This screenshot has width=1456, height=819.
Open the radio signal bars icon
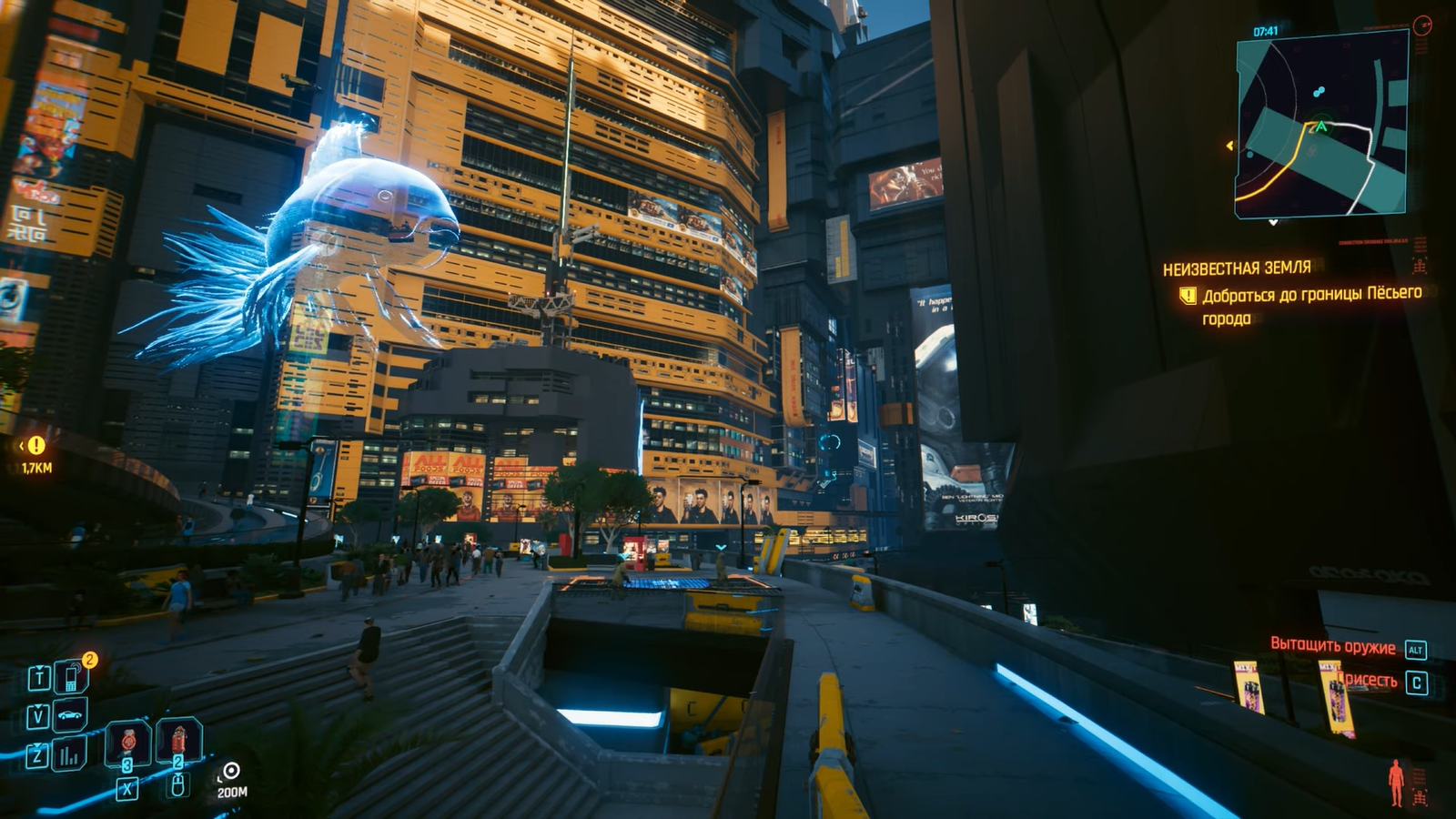click(69, 755)
